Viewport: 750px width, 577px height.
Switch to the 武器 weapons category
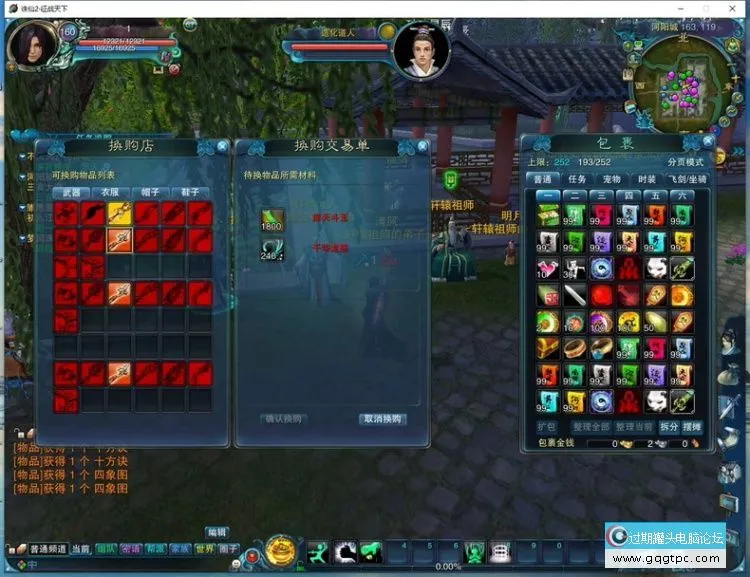[72, 192]
